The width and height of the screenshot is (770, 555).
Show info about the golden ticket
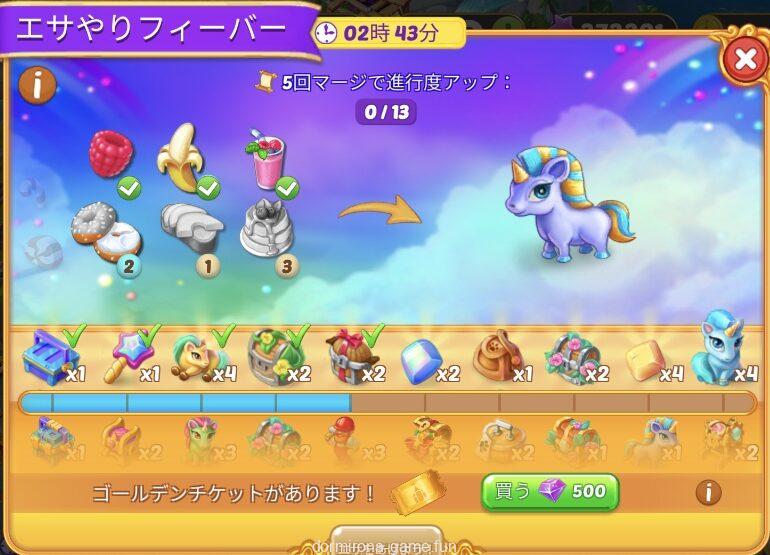(708, 492)
